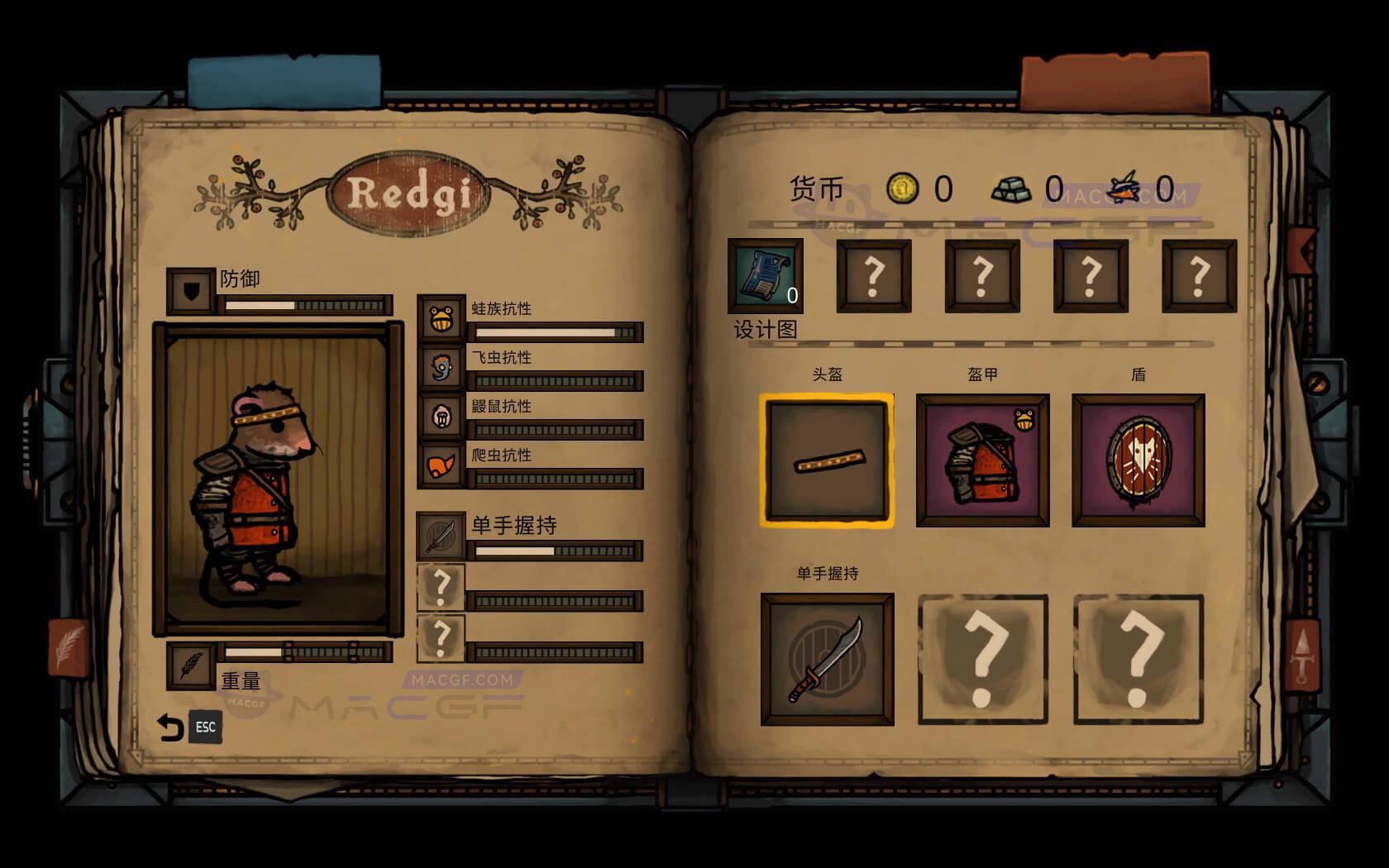The height and width of the screenshot is (868, 1389).
Task: Click the gold coin currency icon
Action: click(901, 188)
